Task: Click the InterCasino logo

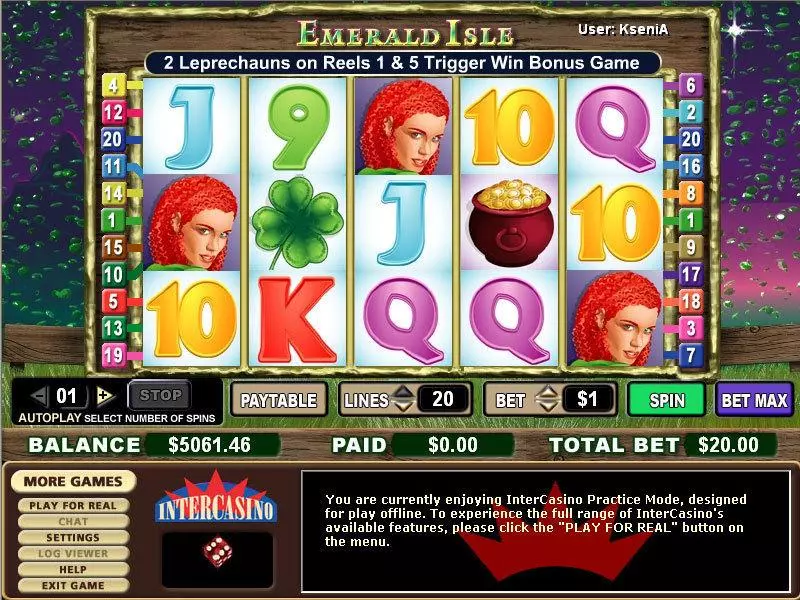Action: coord(216,505)
